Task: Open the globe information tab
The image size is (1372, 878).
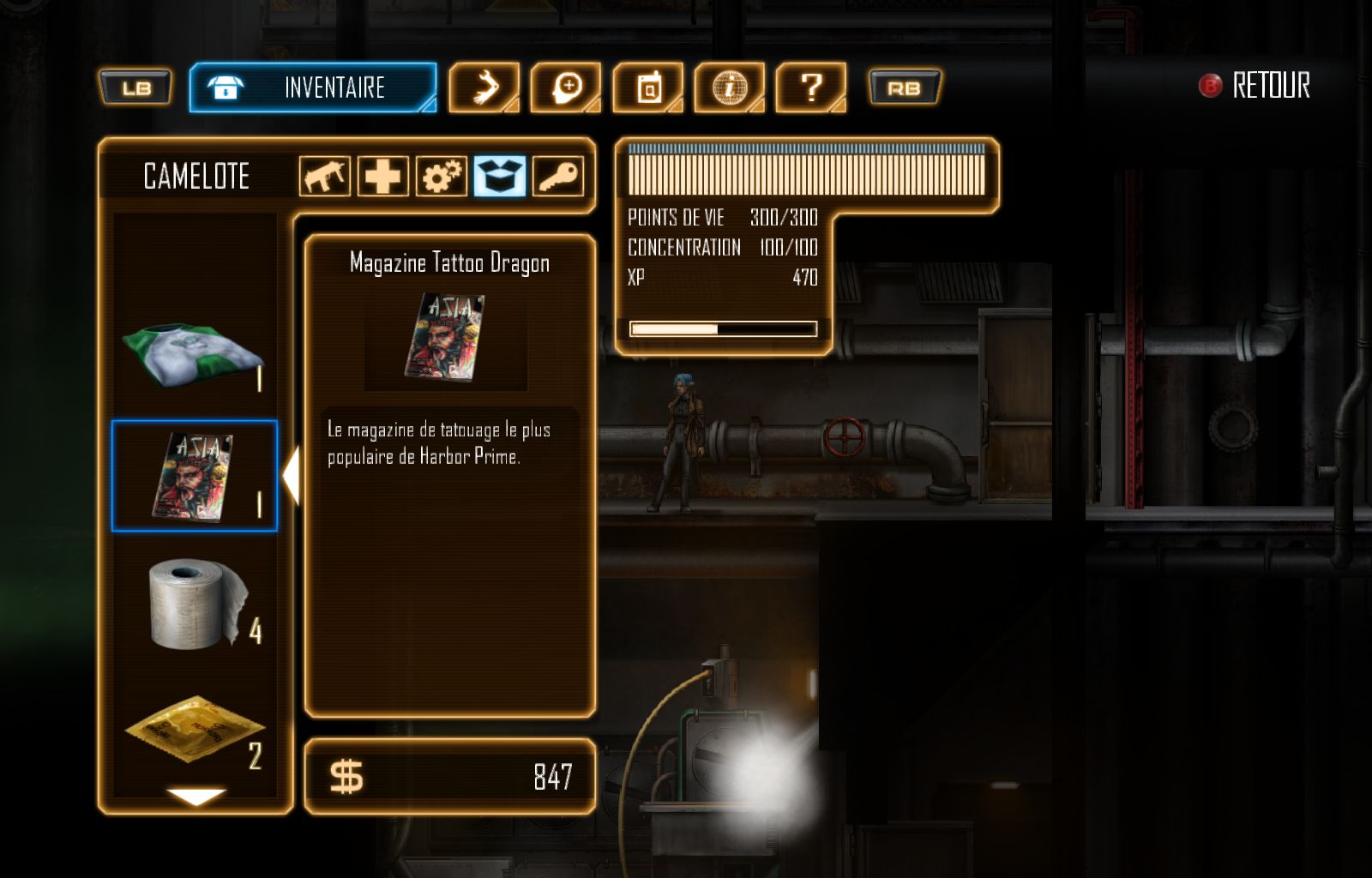Action: pos(729,87)
